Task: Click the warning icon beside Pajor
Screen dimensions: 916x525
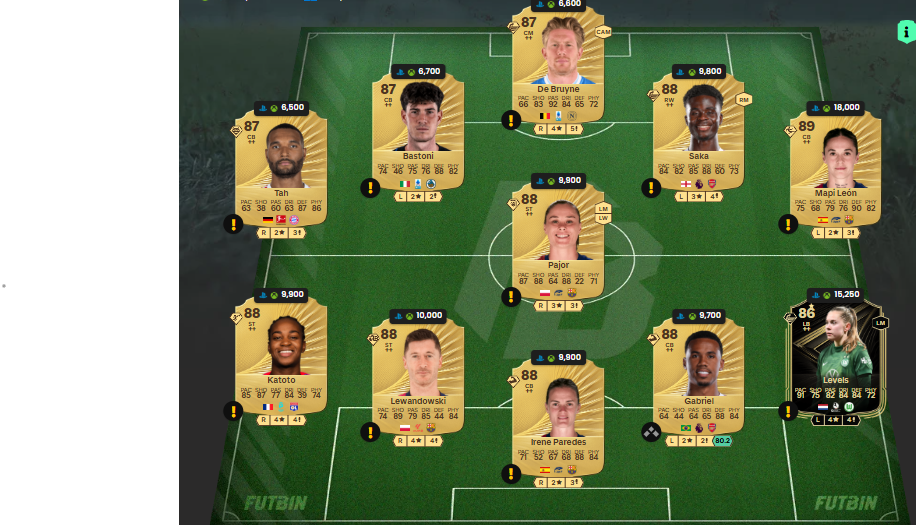Action: click(511, 297)
